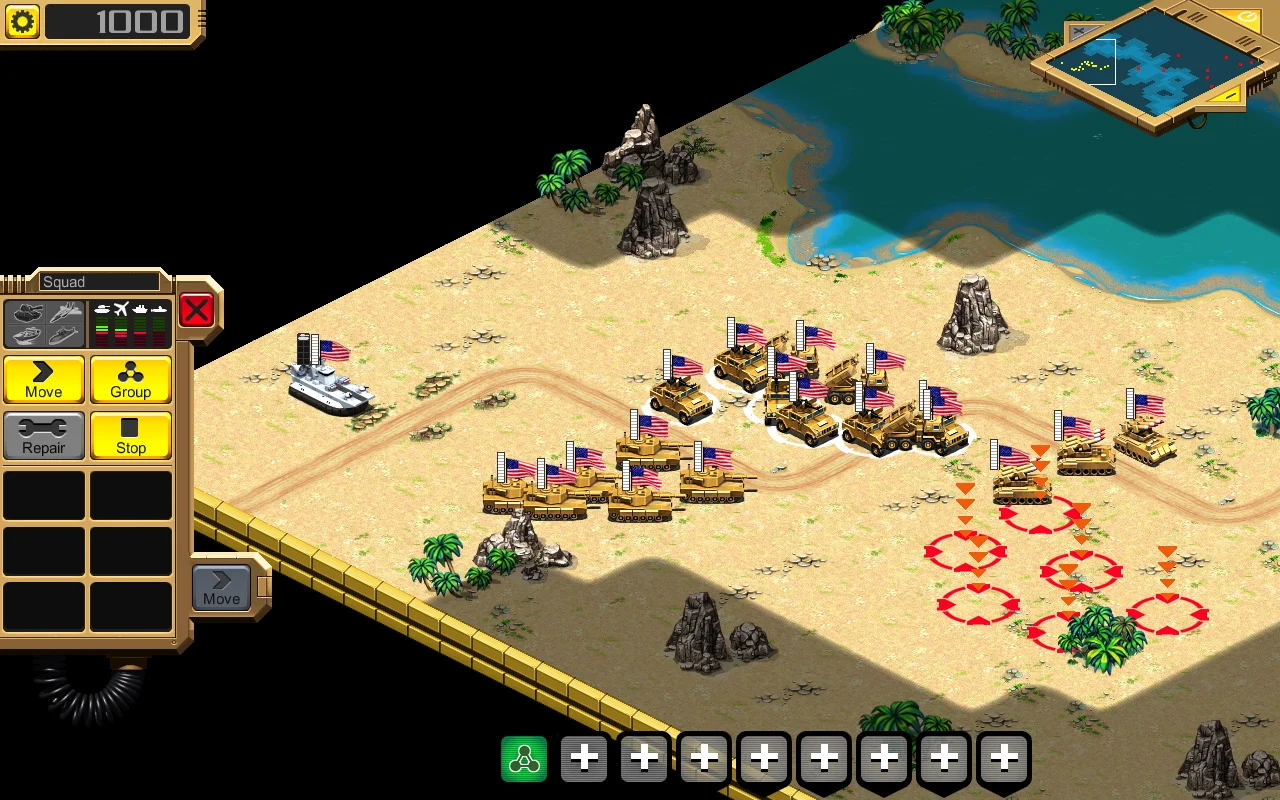Hide the minimap using its X corner button
Screen dimensions: 1280x800
(1079, 29)
